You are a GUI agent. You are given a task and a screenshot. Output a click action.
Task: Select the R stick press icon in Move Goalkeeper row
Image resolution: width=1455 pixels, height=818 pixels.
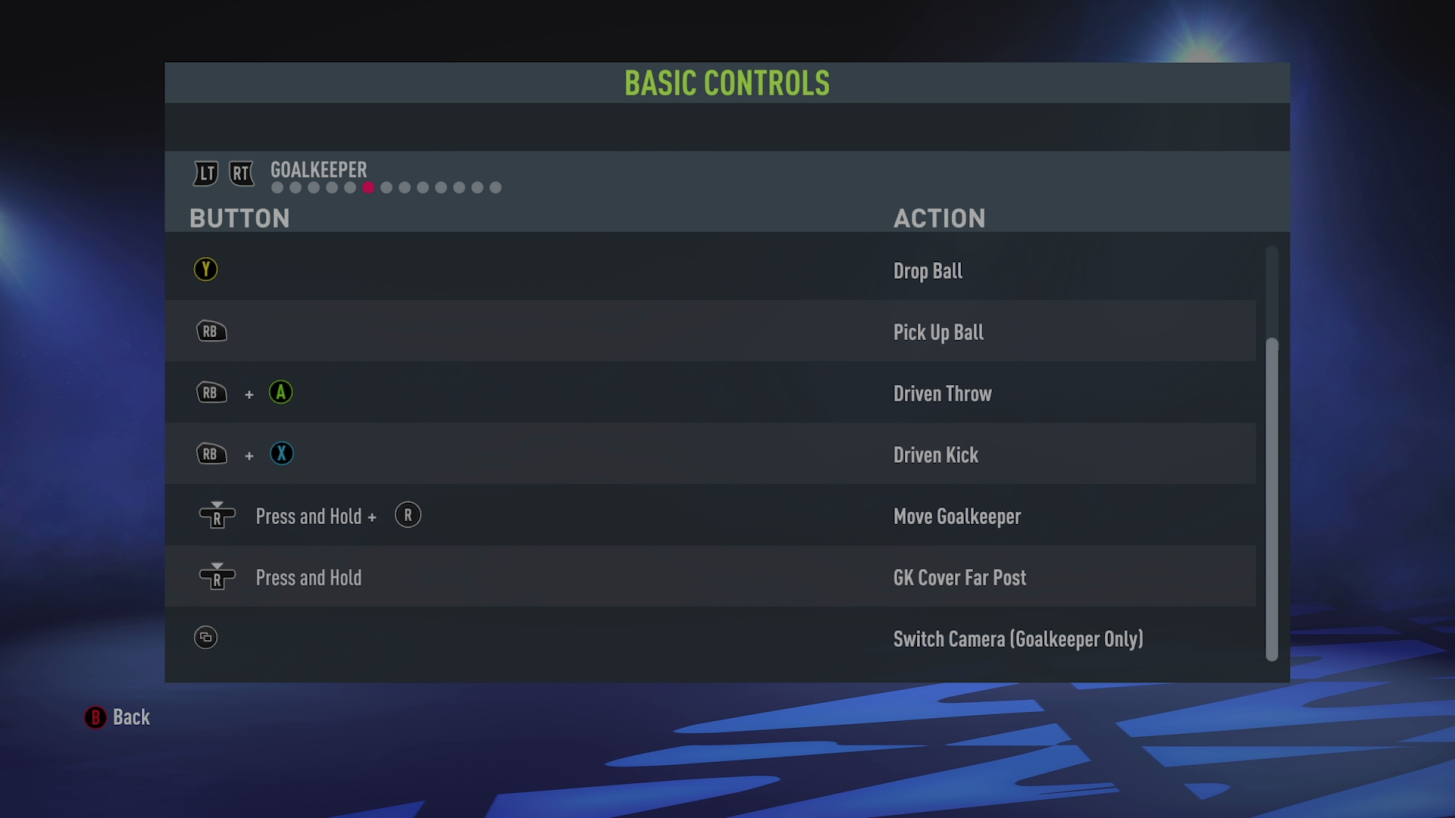click(407, 515)
